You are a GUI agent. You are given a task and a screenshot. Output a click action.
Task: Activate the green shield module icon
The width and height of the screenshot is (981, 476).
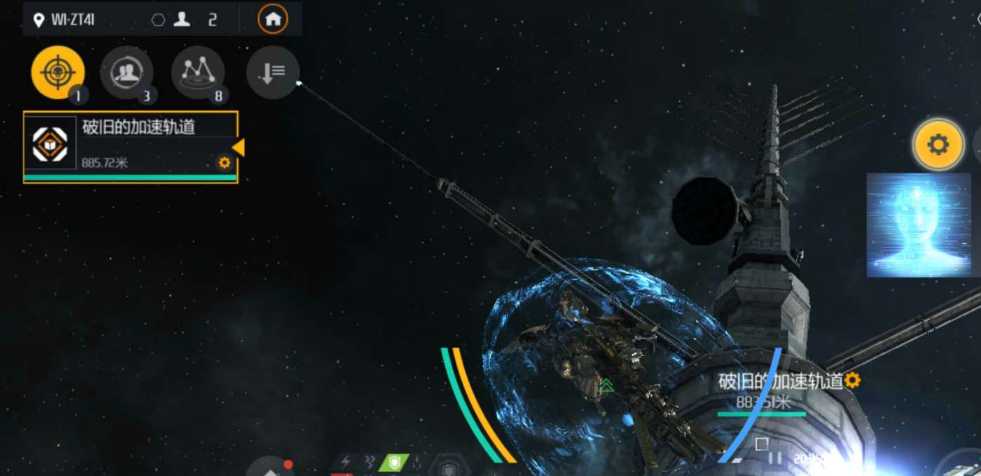[x=396, y=465]
